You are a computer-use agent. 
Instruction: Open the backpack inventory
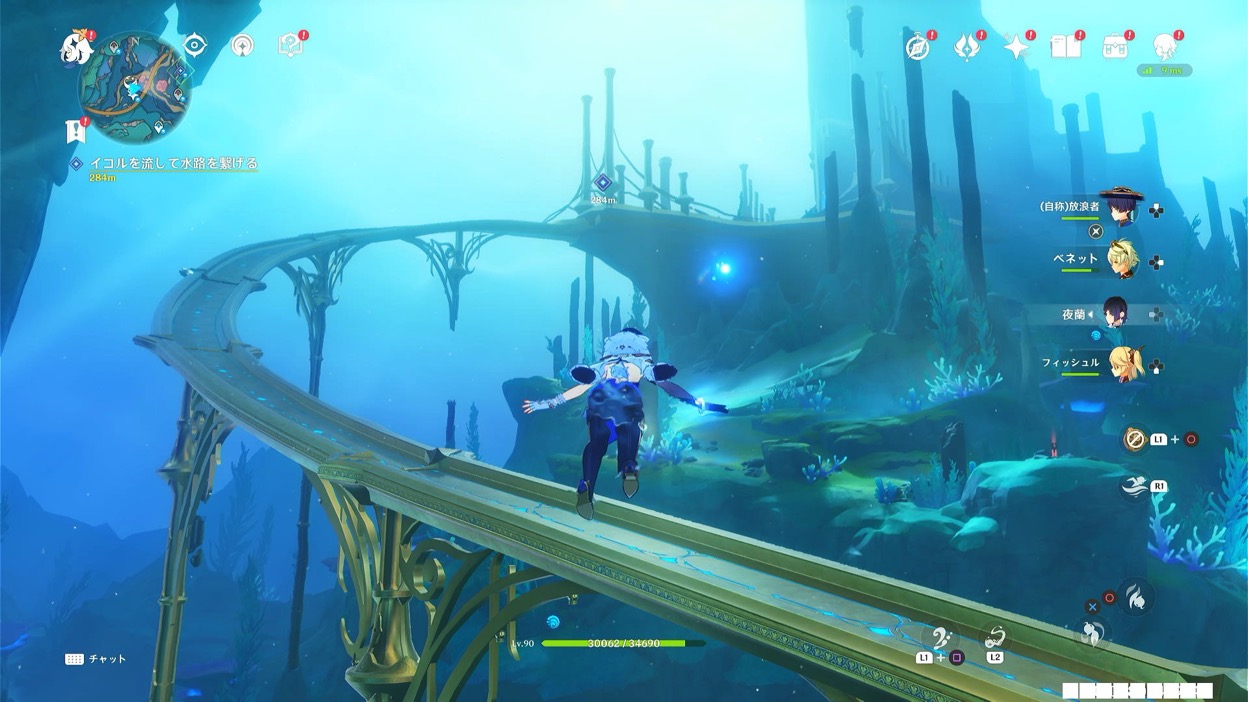tap(1115, 47)
